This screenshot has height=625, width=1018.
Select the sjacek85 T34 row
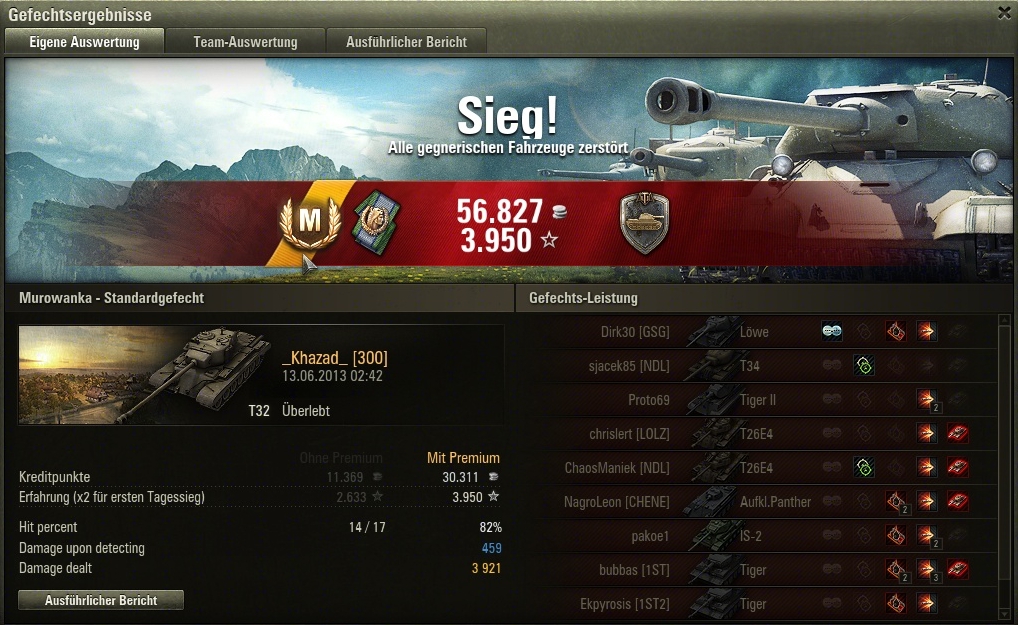pos(757,366)
